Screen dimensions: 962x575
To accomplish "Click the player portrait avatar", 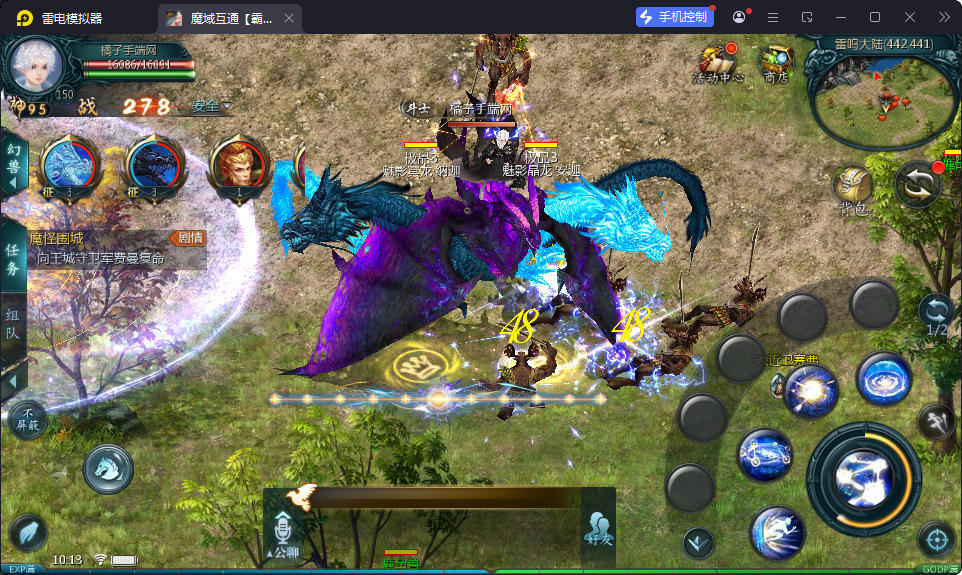I will pos(37,65).
